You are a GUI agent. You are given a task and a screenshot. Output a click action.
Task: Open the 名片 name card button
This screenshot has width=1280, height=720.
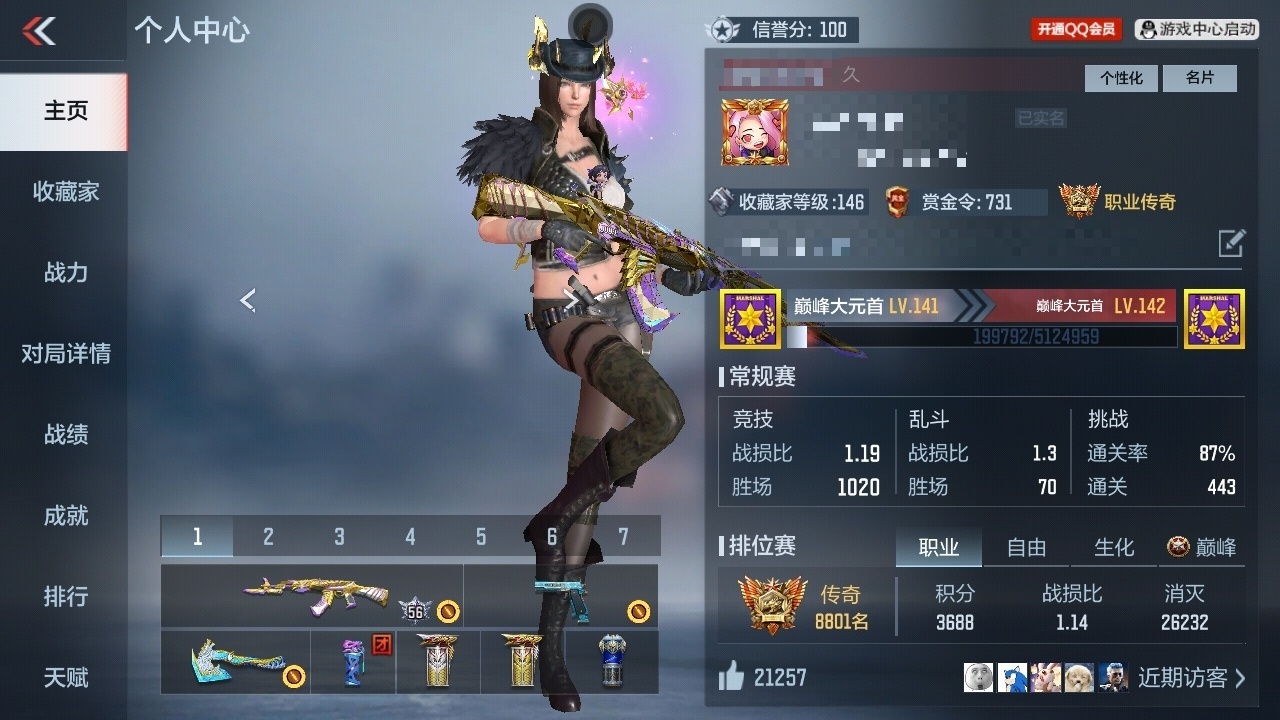1200,78
